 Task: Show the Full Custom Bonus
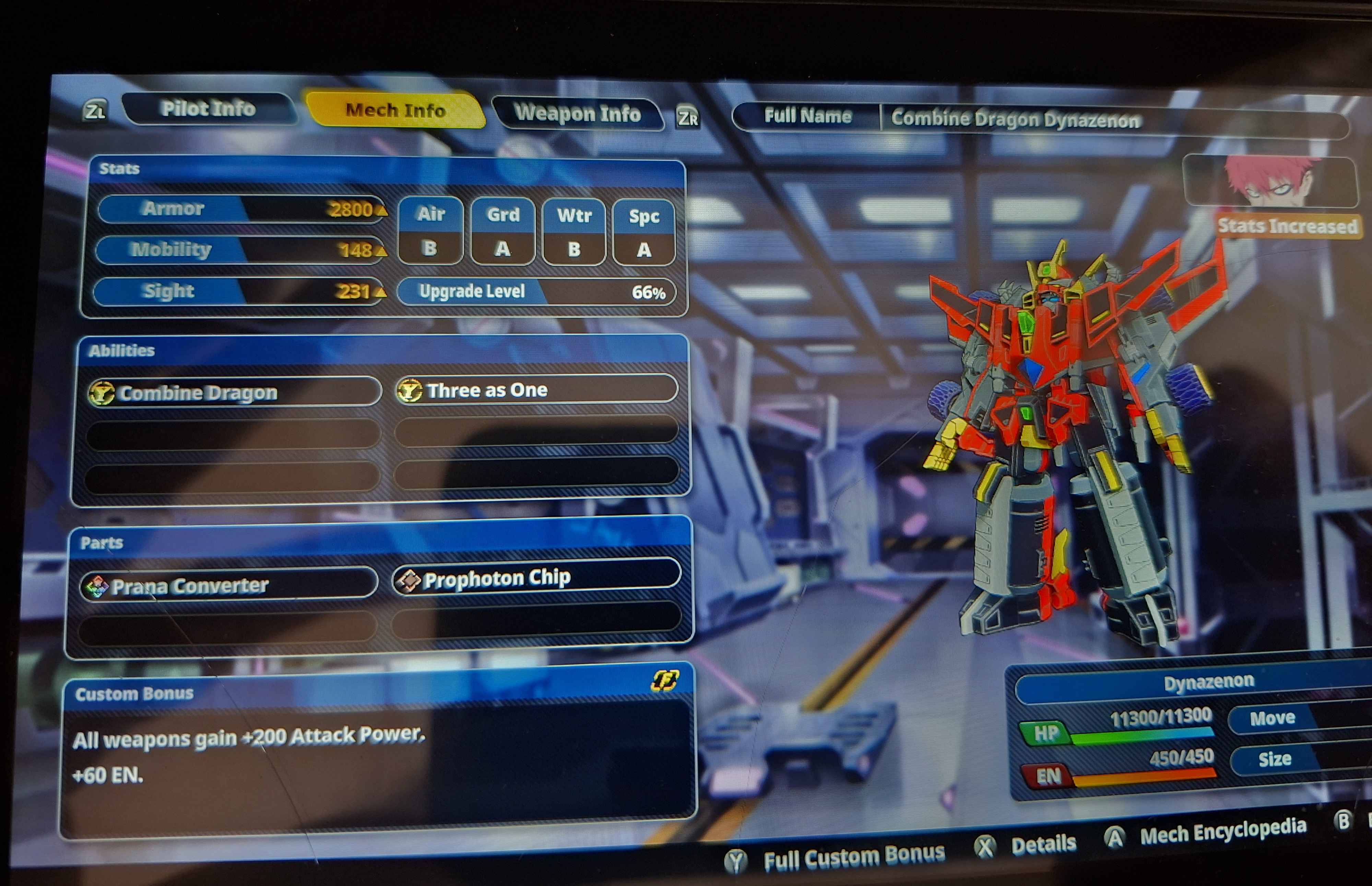[x=835, y=858]
